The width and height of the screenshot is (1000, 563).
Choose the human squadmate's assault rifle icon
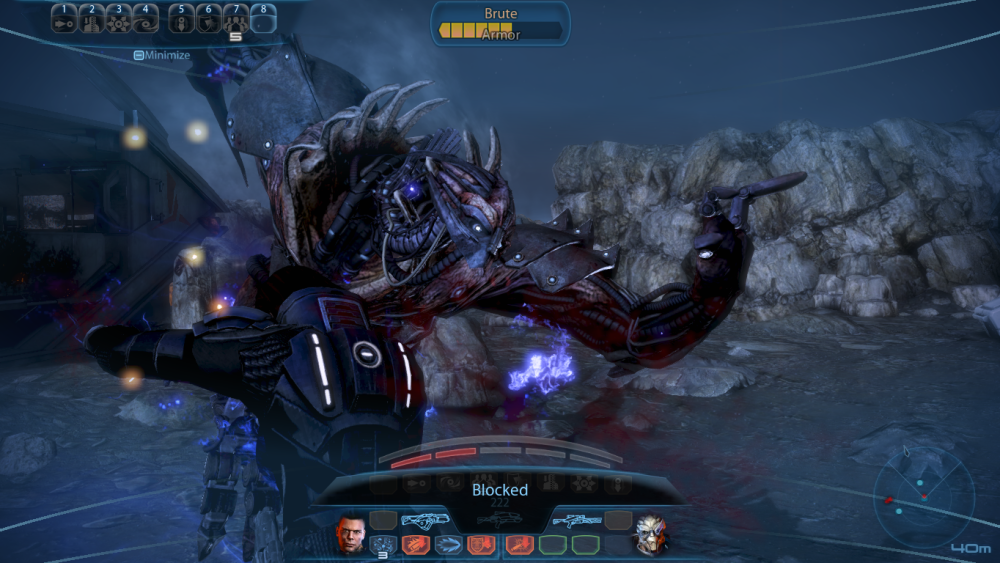(x=424, y=520)
